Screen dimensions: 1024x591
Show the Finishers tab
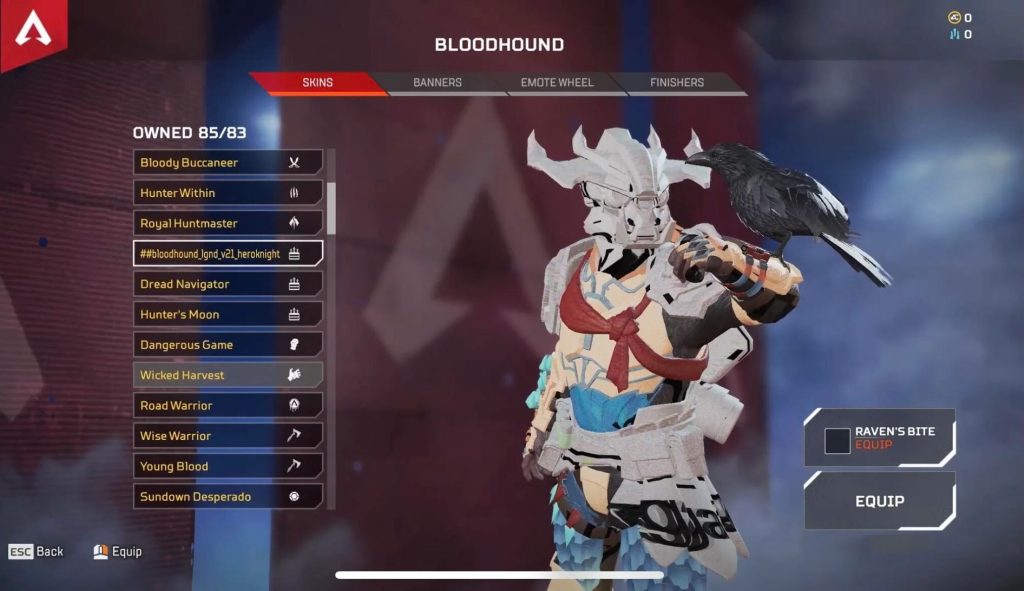(x=677, y=83)
